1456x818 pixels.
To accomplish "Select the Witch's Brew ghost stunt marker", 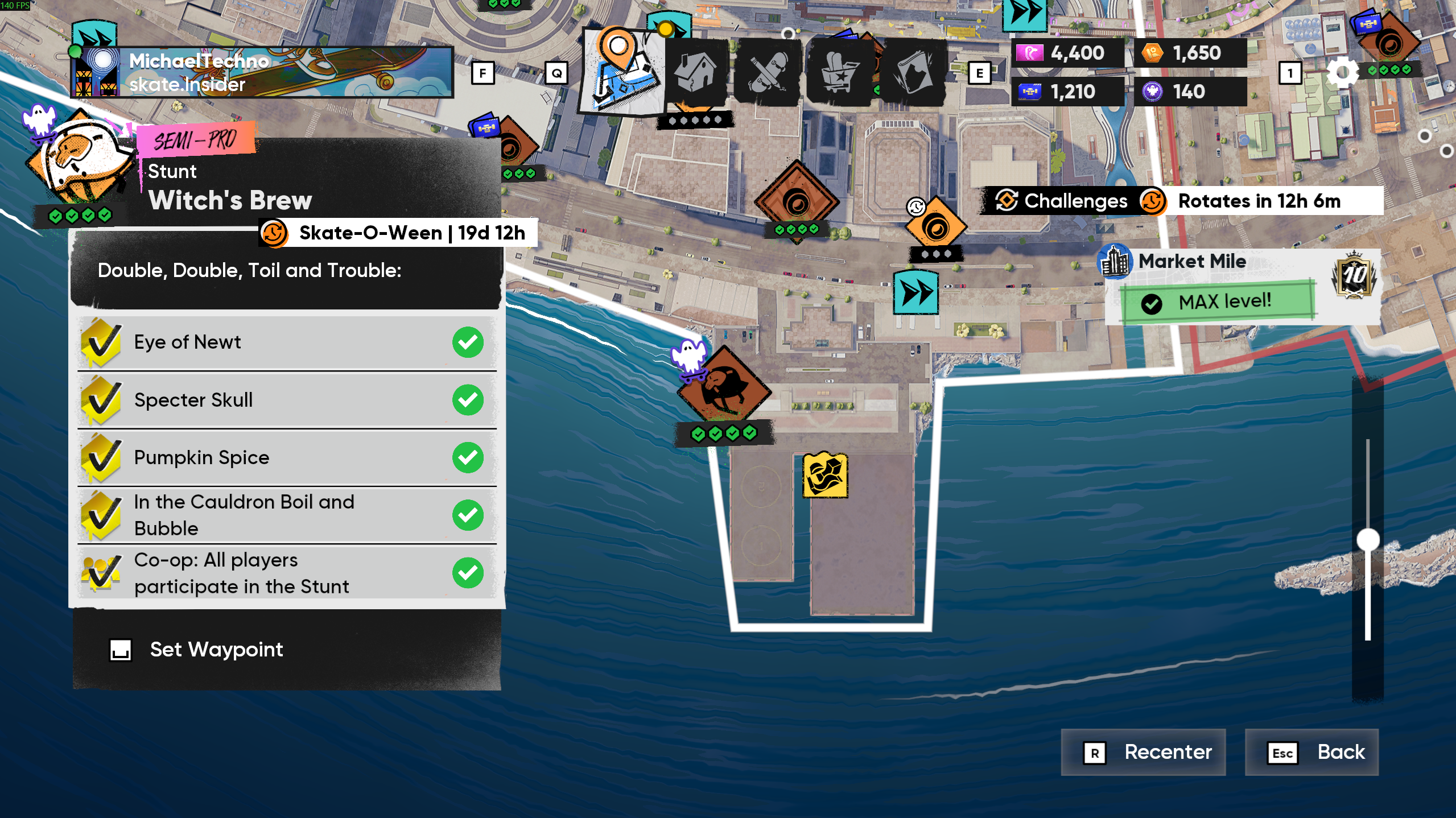I will tap(723, 388).
